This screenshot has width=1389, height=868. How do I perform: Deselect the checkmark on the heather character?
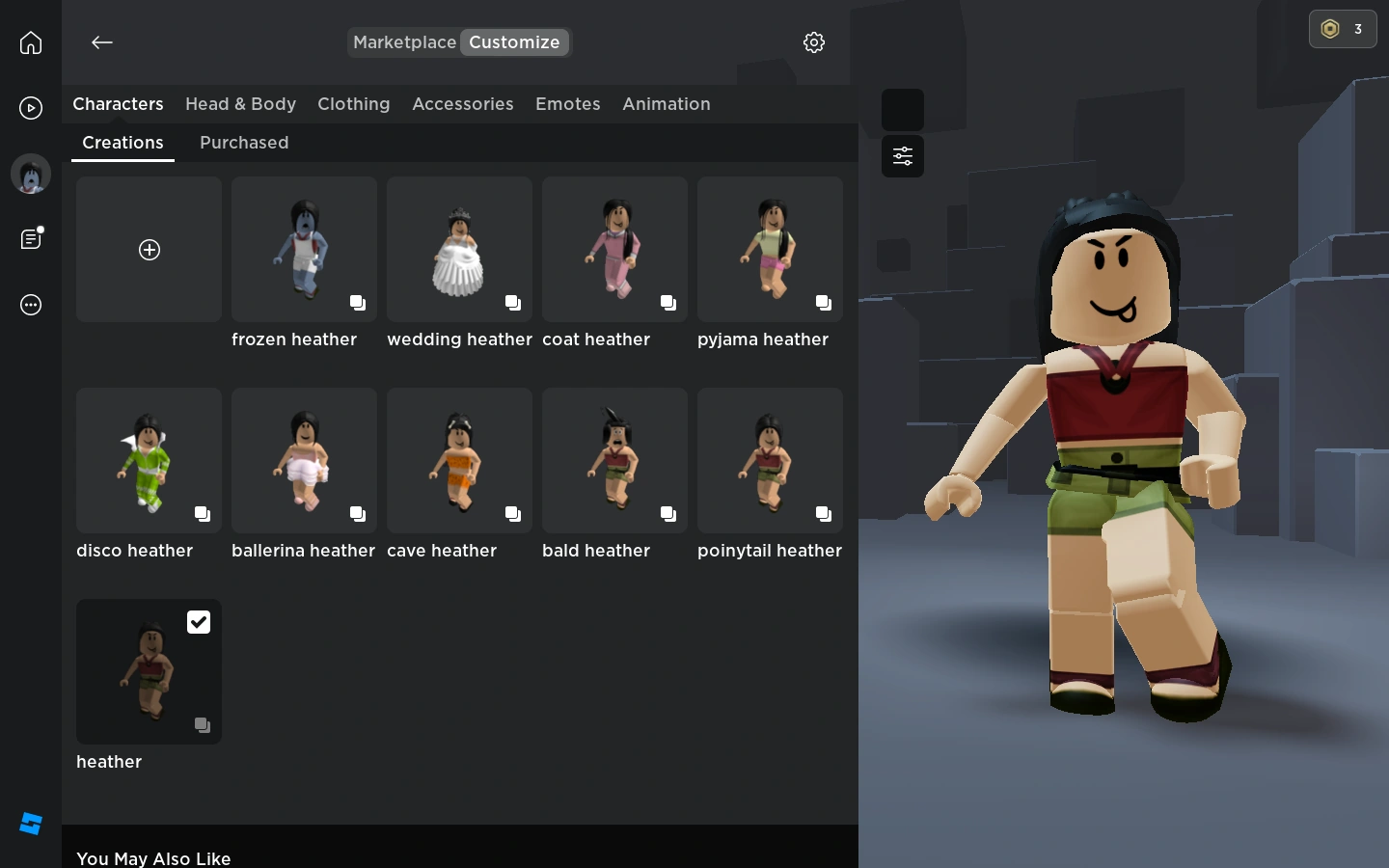click(199, 622)
